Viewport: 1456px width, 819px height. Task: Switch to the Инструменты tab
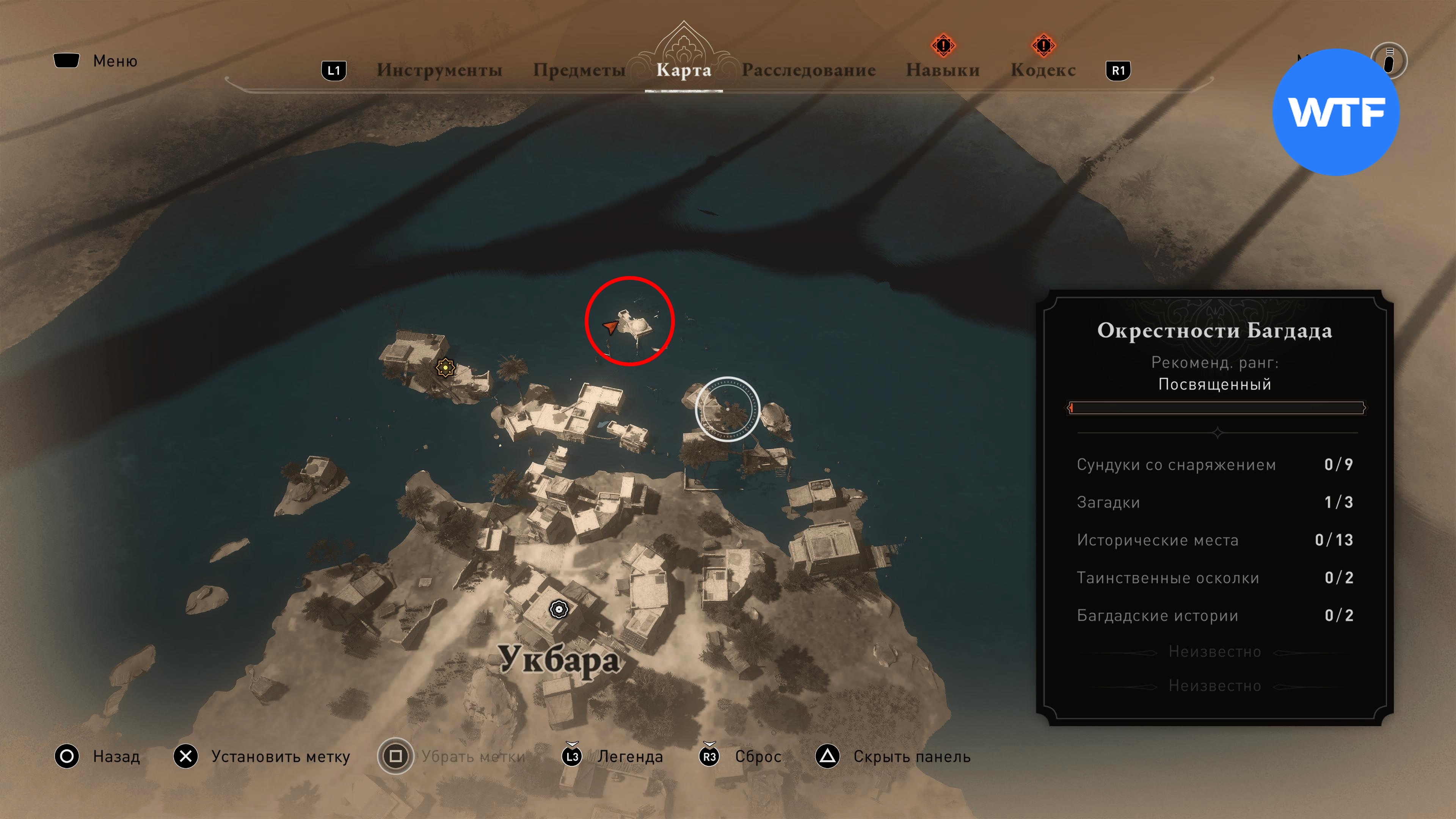439,70
